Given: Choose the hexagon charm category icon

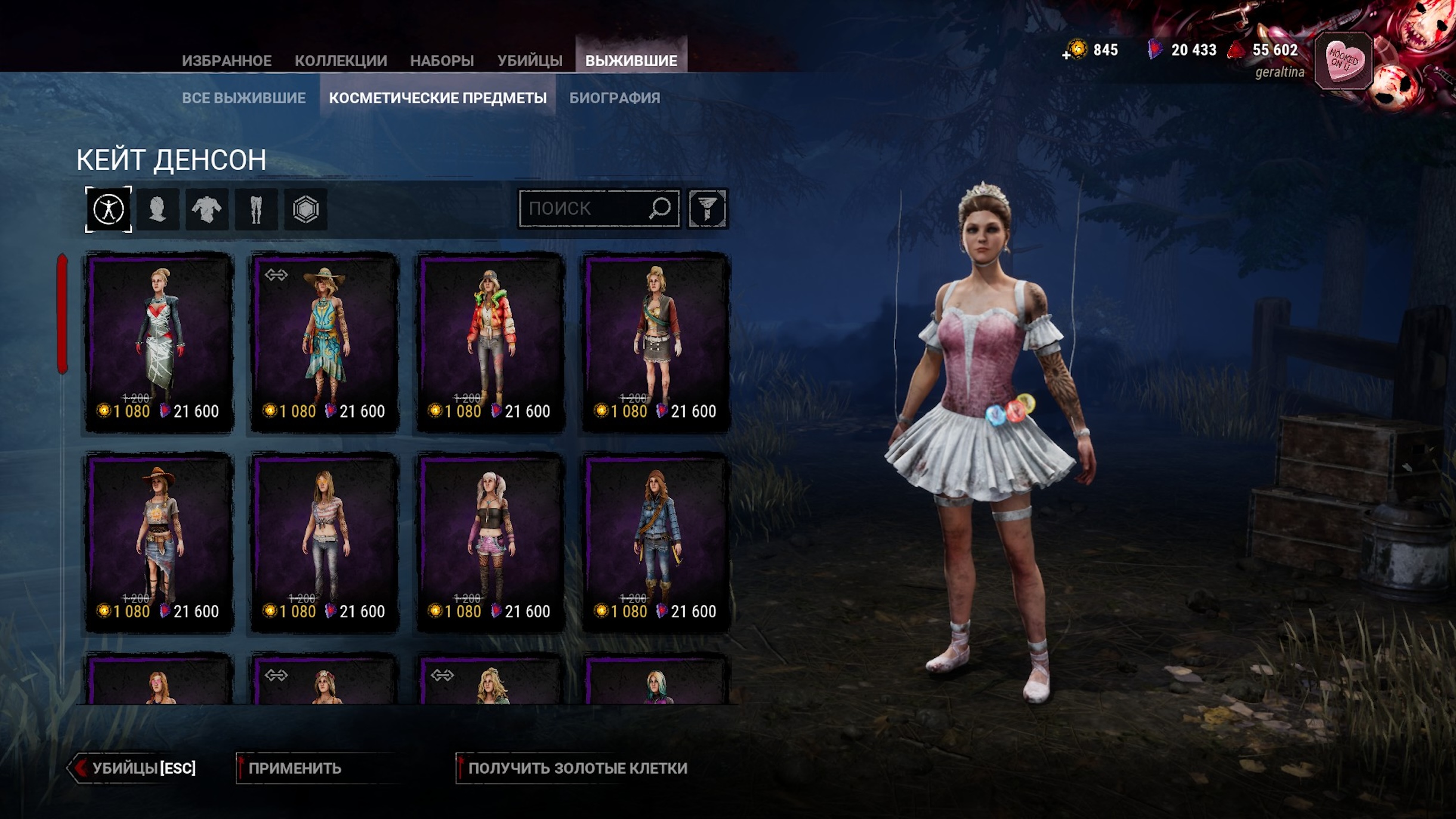Looking at the screenshot, I should [306, 209].
